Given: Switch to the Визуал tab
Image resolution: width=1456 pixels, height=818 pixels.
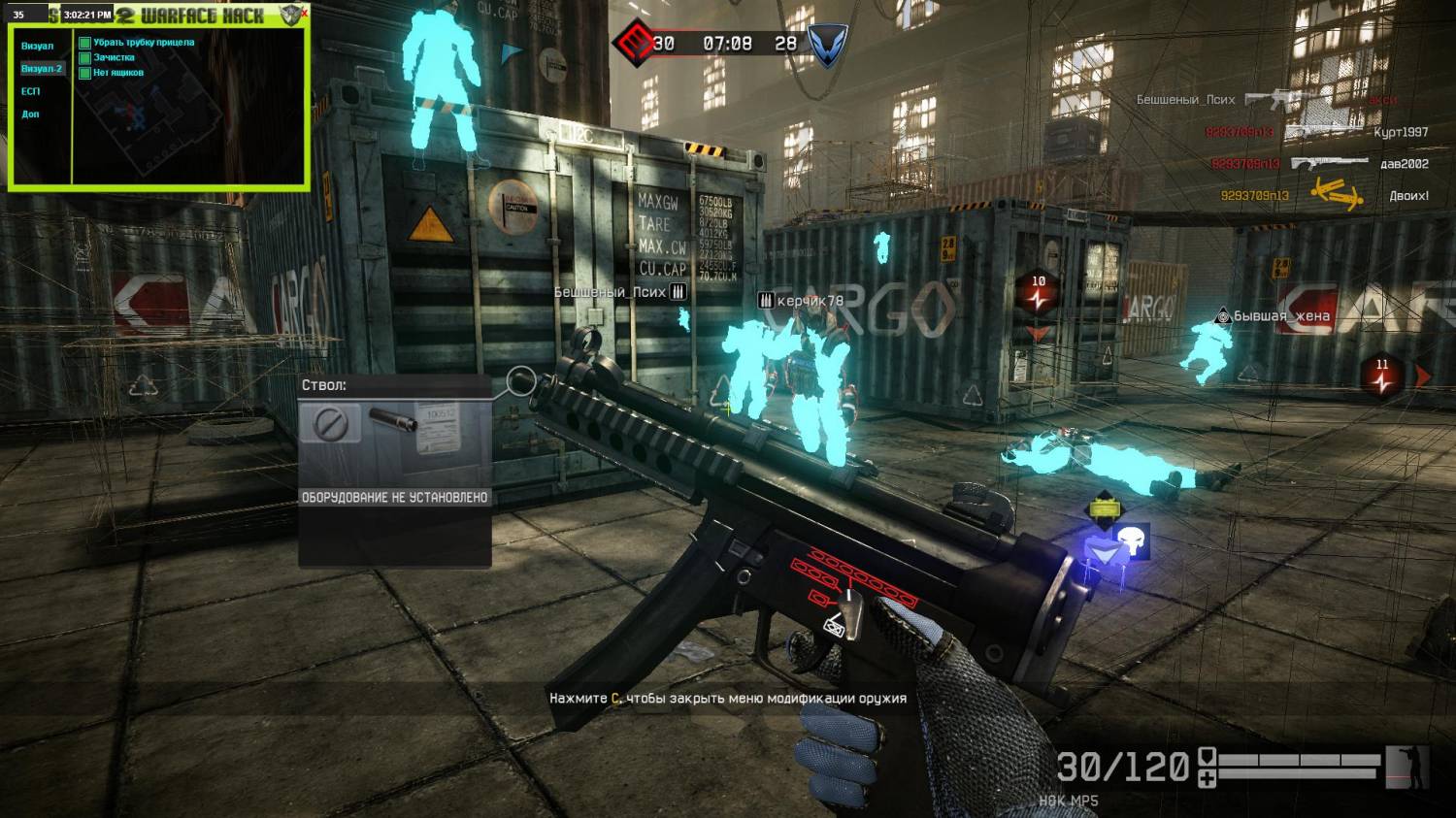Looking at the screenshot, I should click(x=37, y=46).
